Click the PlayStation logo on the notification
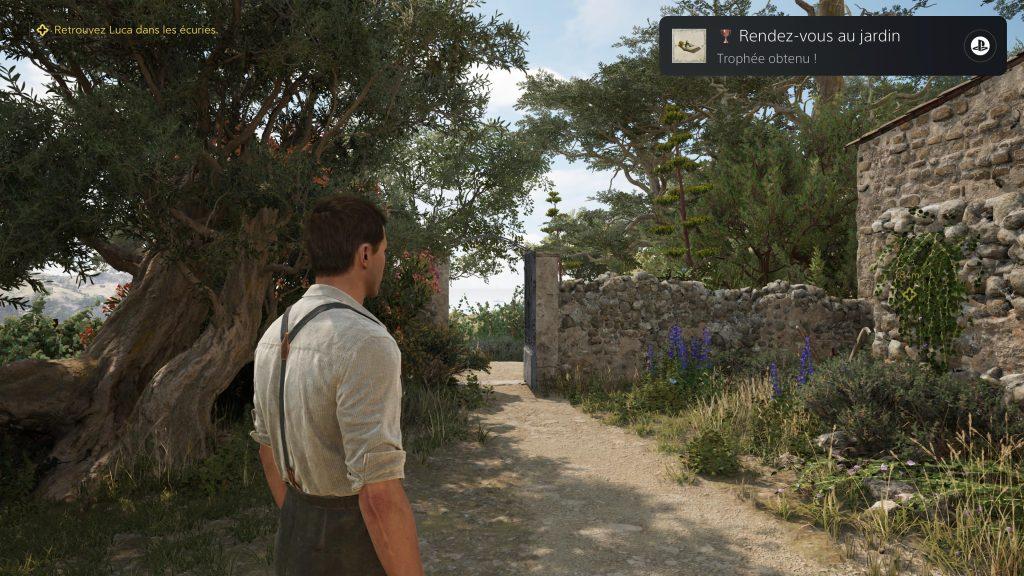The height and width of the screenshot is (576, 1024). 977,46
